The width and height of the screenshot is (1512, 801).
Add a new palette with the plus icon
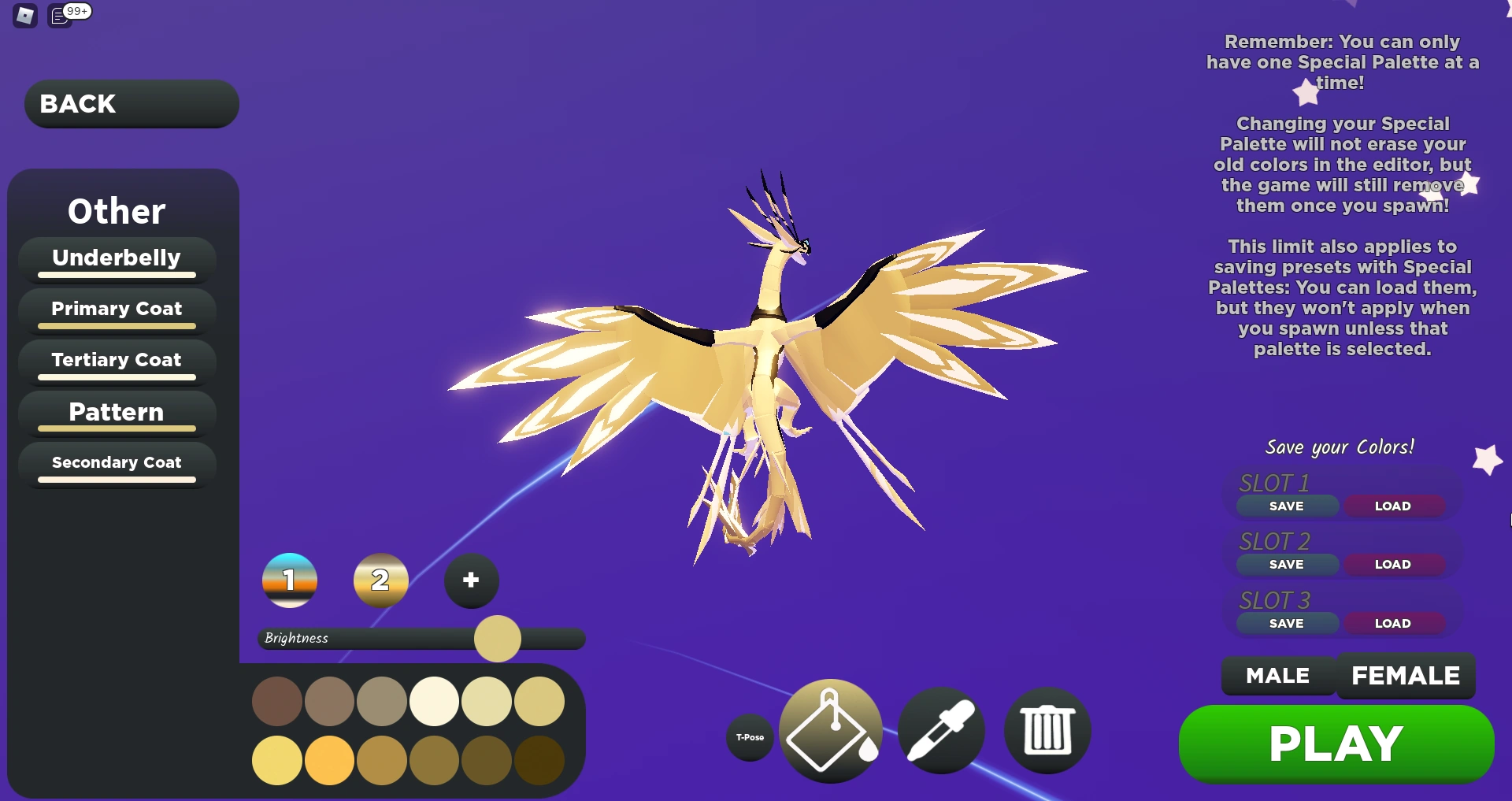470,580
